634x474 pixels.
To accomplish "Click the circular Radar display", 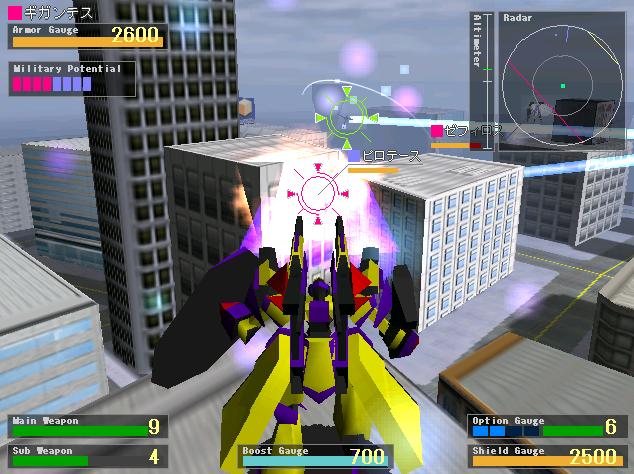I will (564, 84).
